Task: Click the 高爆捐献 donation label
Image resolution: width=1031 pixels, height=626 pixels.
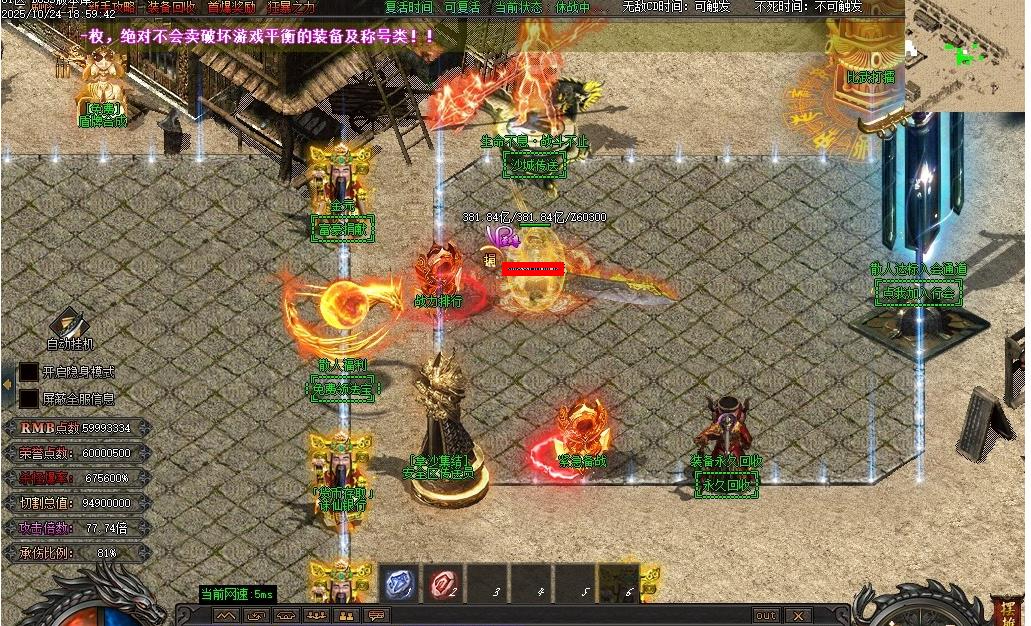Action: (x=343, y=229)
